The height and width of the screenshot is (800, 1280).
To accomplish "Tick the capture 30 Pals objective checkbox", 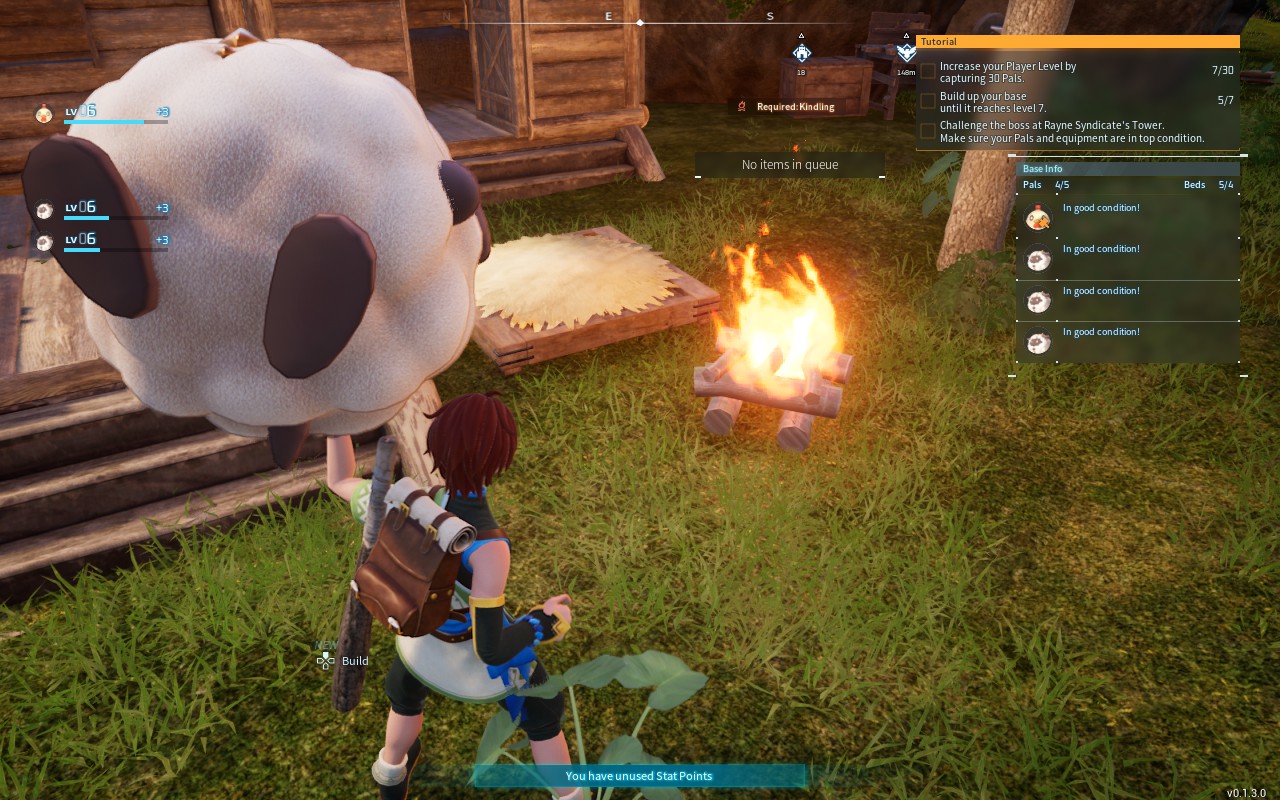I will pos(928,71).
